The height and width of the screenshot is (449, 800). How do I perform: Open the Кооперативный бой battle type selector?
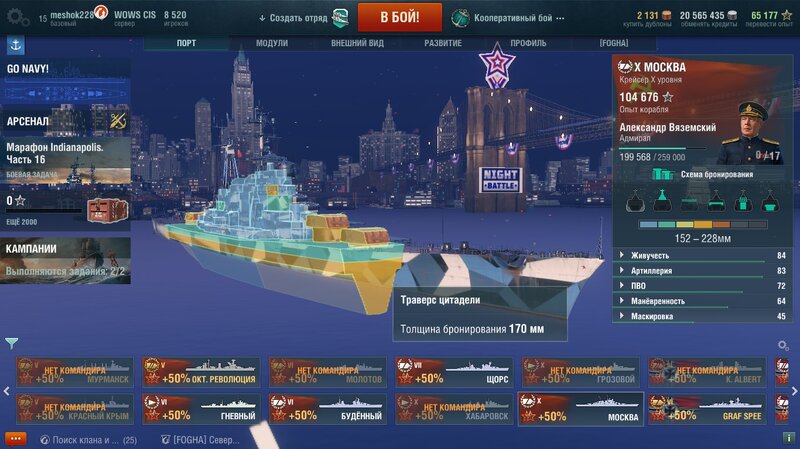coord(503,18)
